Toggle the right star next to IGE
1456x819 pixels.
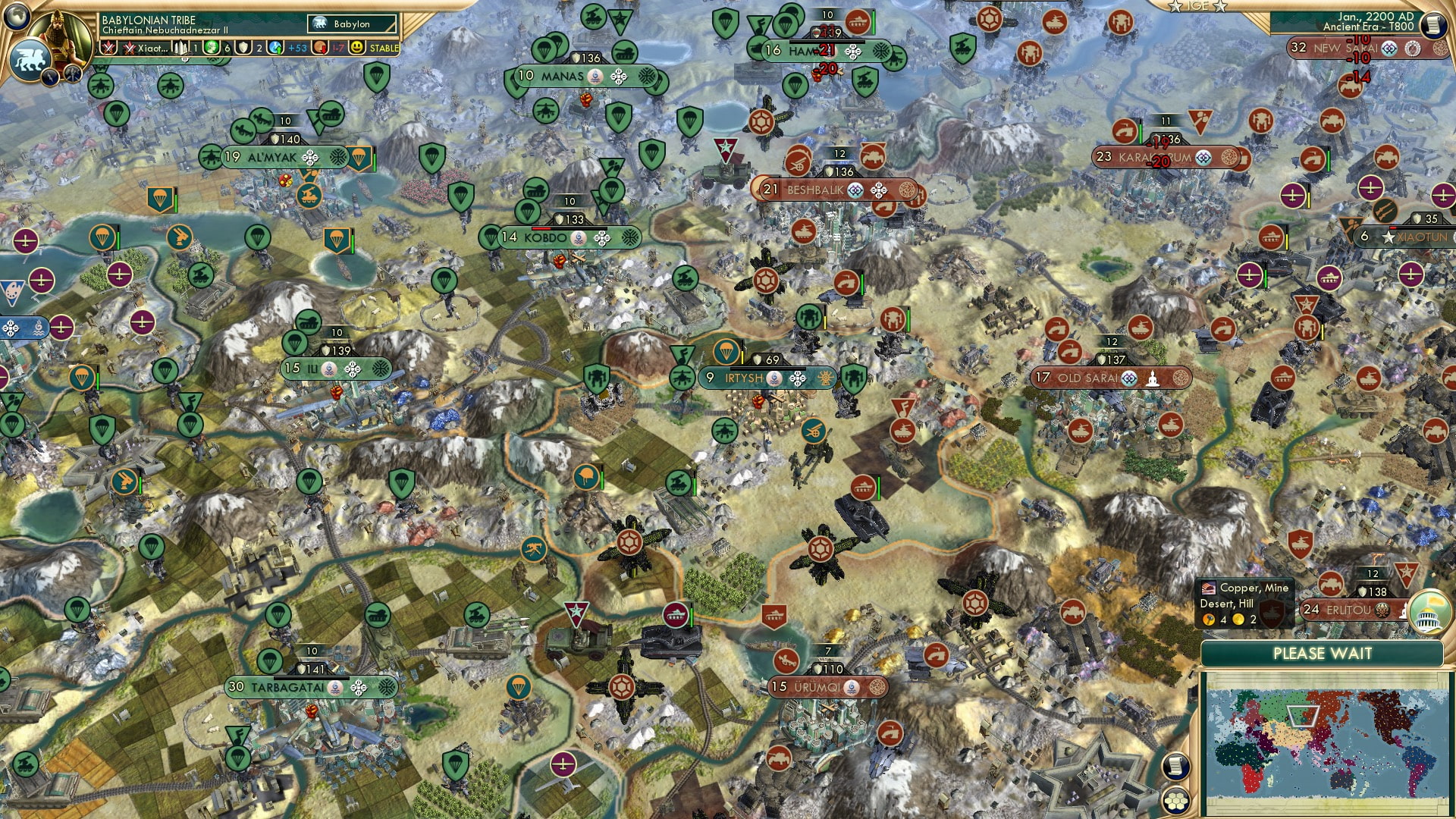(1219, 7)
